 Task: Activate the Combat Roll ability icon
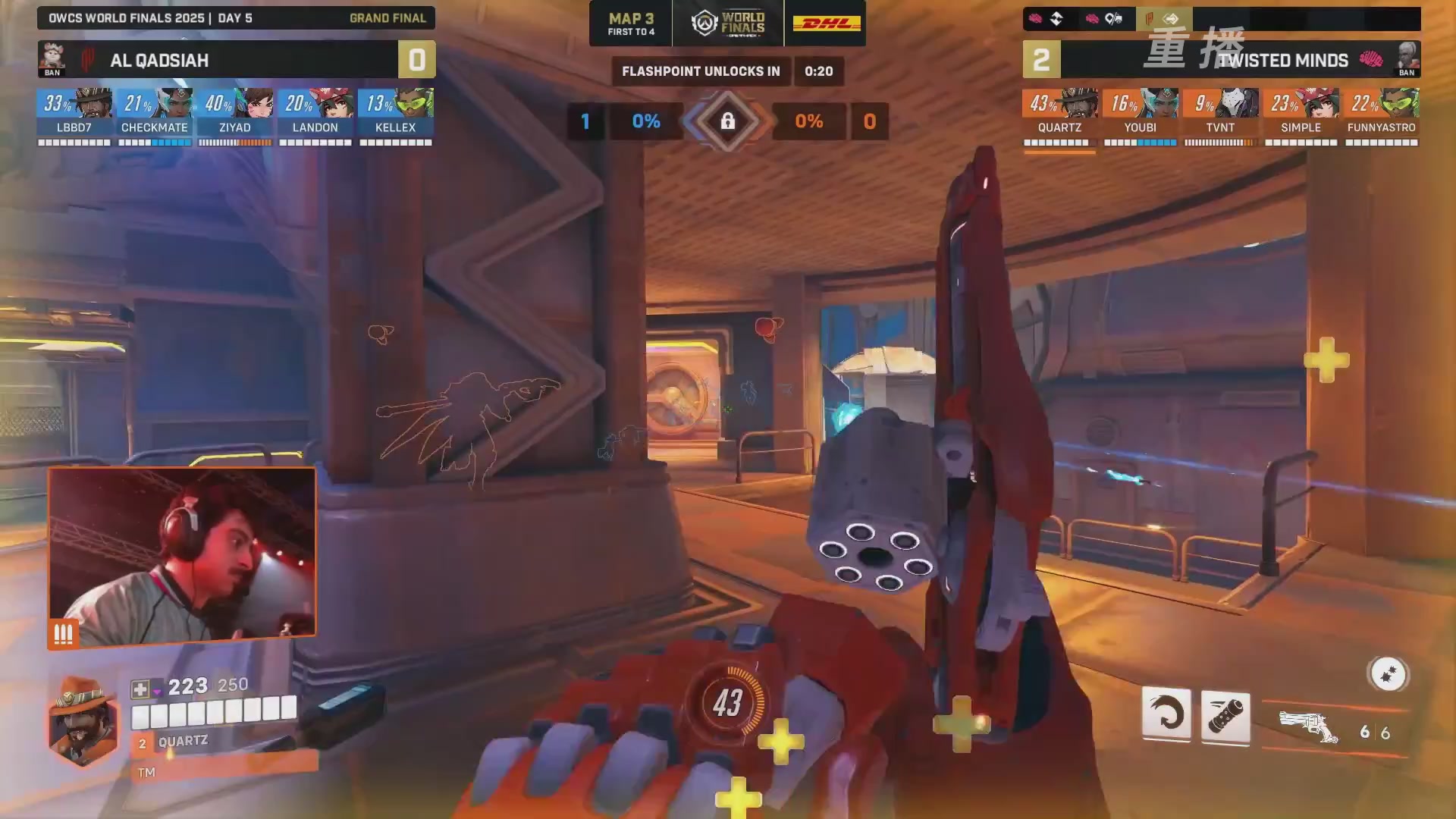coord(1166,714)
